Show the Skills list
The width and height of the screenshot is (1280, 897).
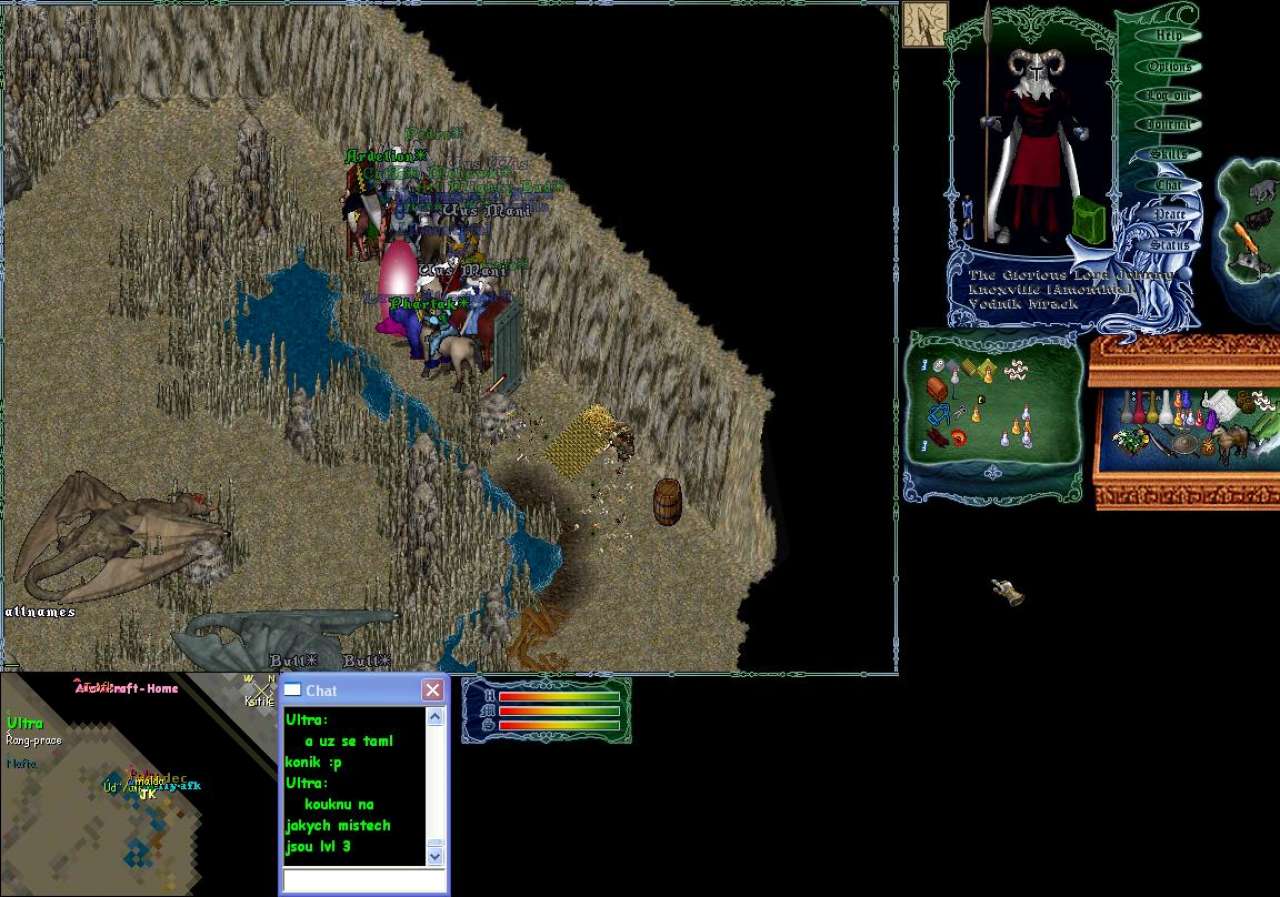coord(1169,154)
